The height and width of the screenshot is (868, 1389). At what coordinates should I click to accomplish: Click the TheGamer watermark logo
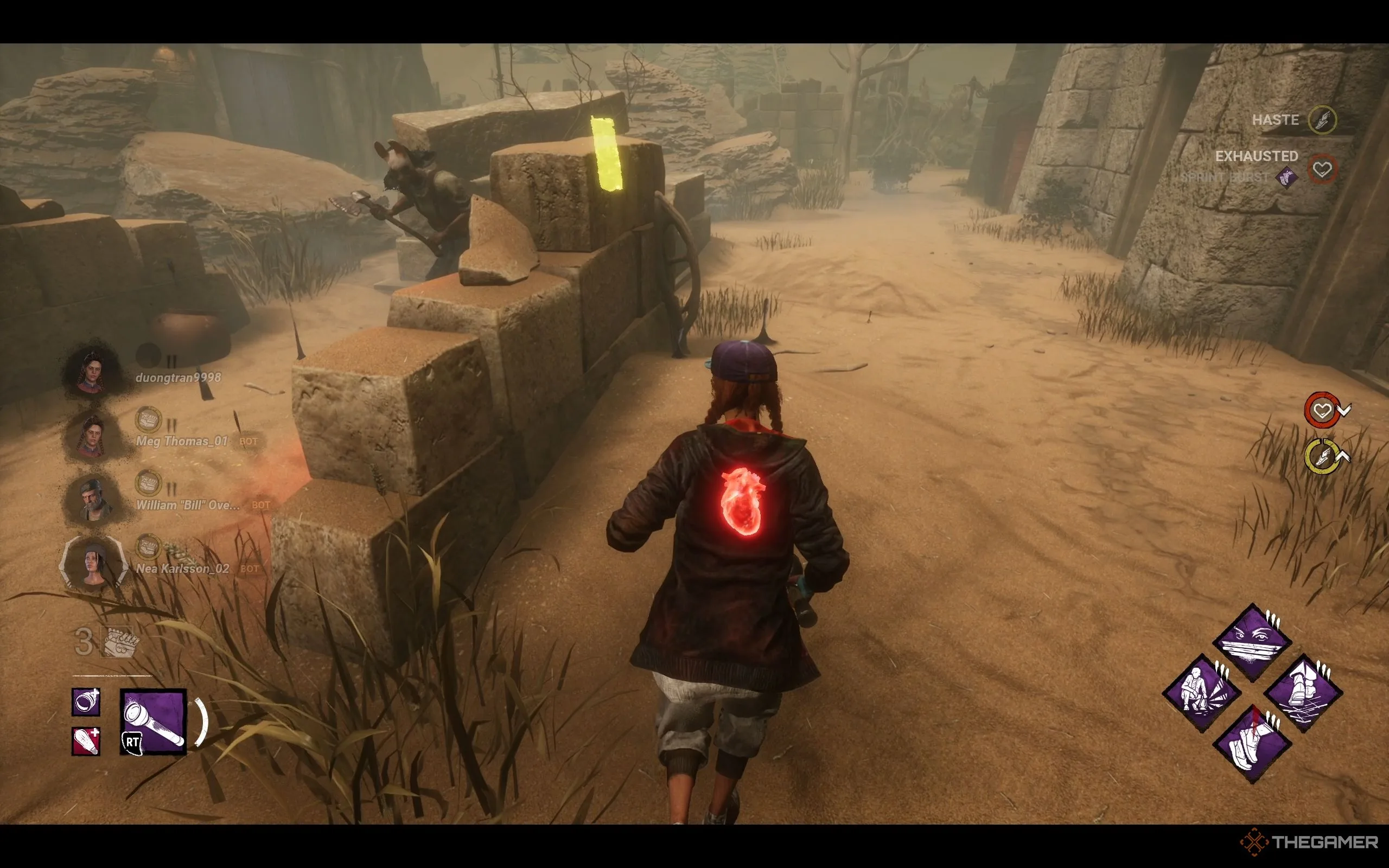click(x=1309, y=842)
